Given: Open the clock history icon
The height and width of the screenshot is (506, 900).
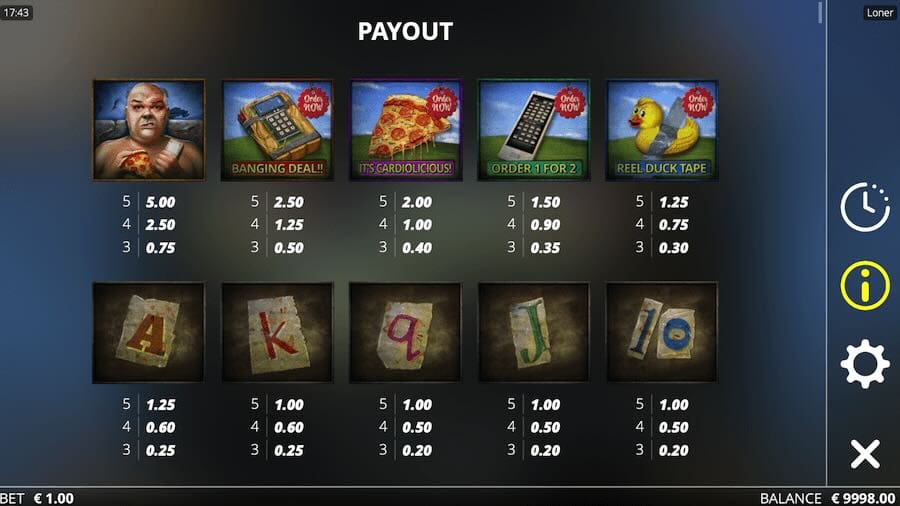Looking at the screenshot, I should point(865,208).
